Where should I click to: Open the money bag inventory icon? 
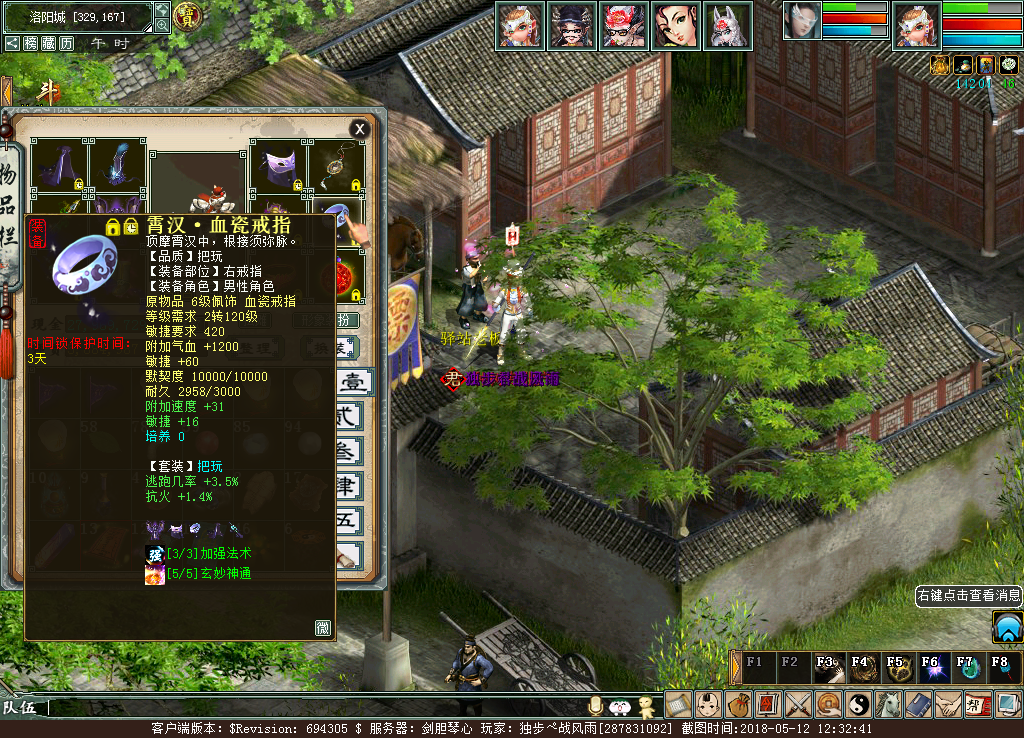(738, 704)
